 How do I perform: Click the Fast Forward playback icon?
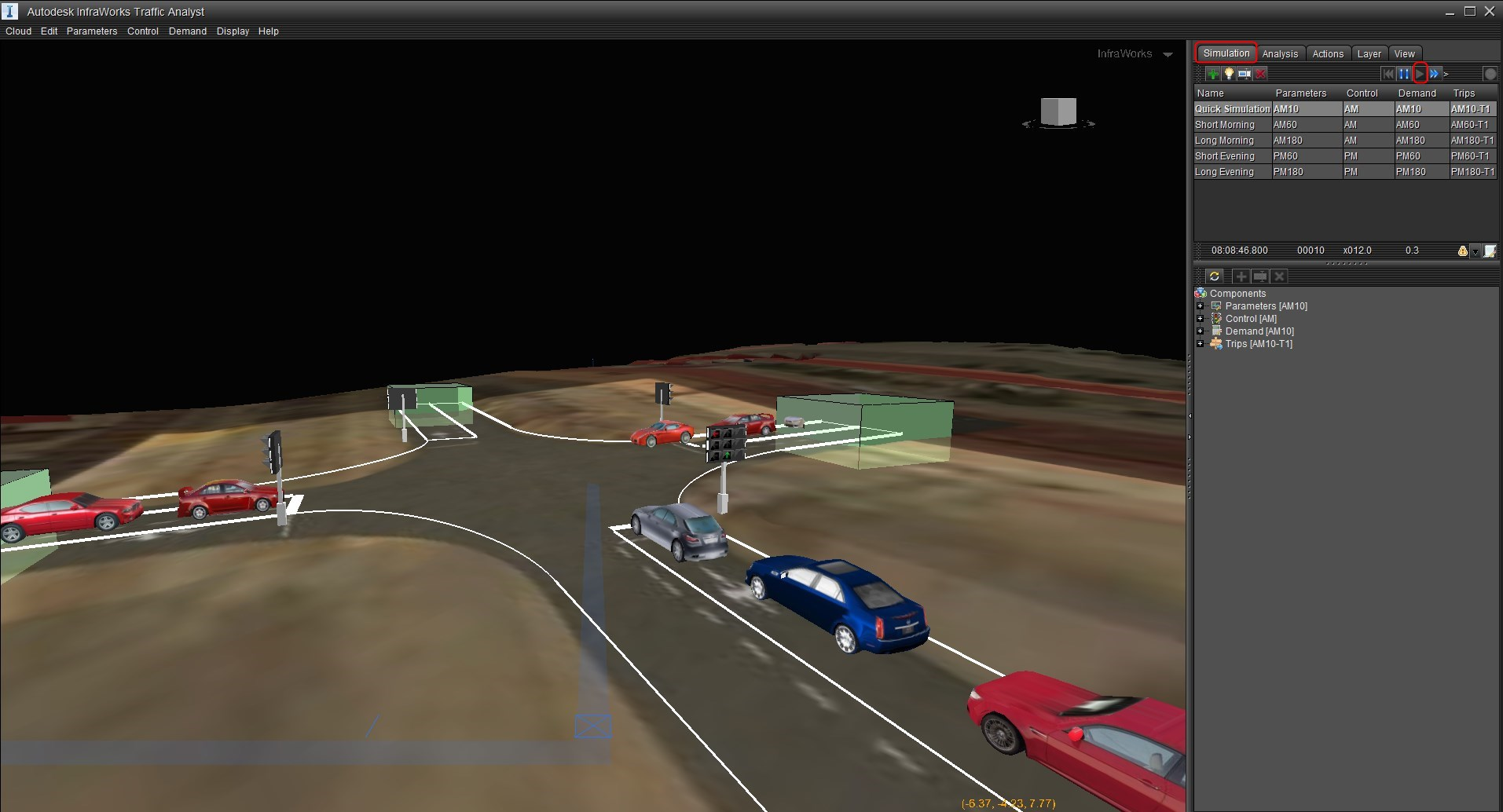tap(1435, 74)
